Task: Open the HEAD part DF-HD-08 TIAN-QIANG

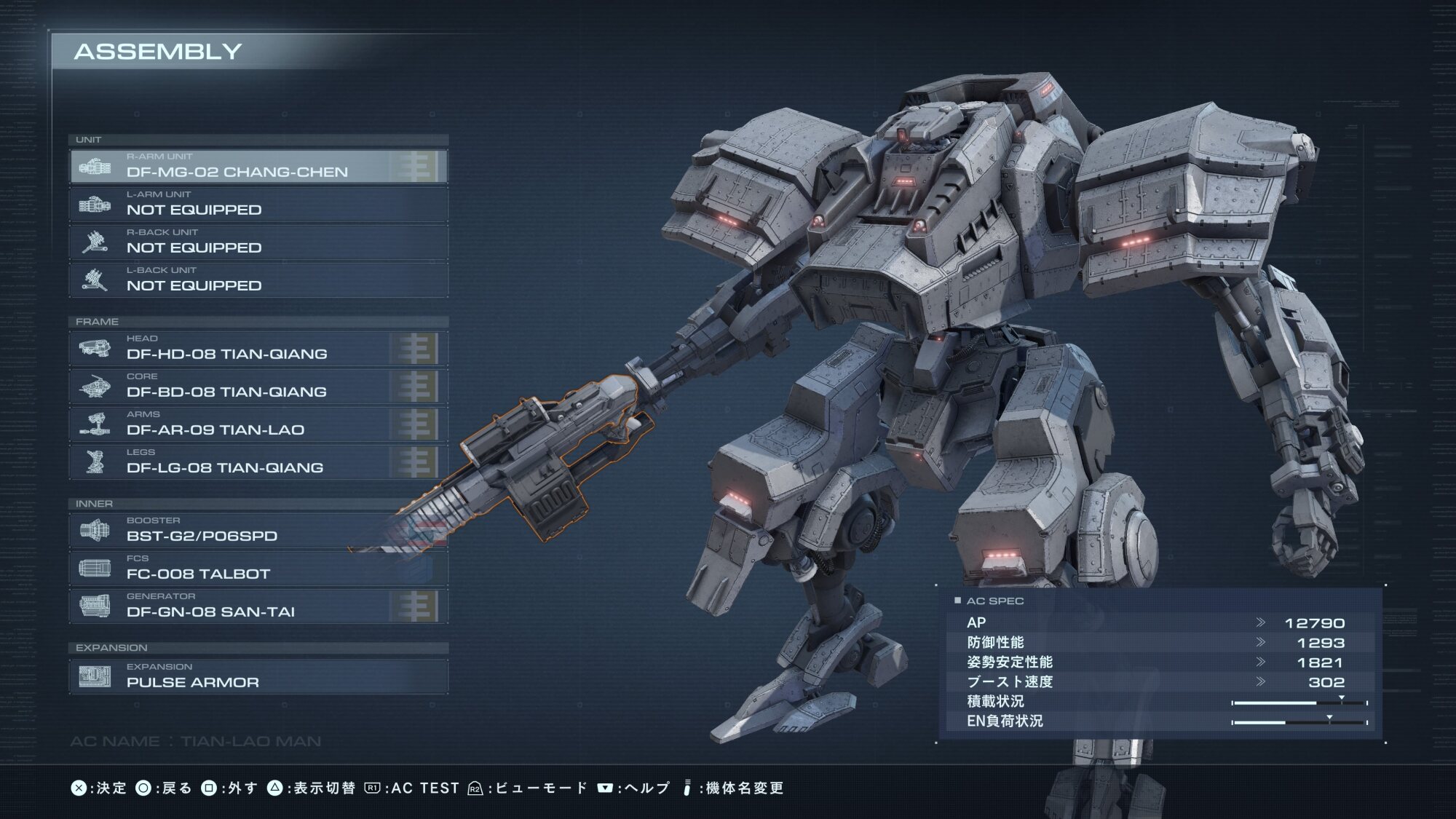Action: click(258, 349)
